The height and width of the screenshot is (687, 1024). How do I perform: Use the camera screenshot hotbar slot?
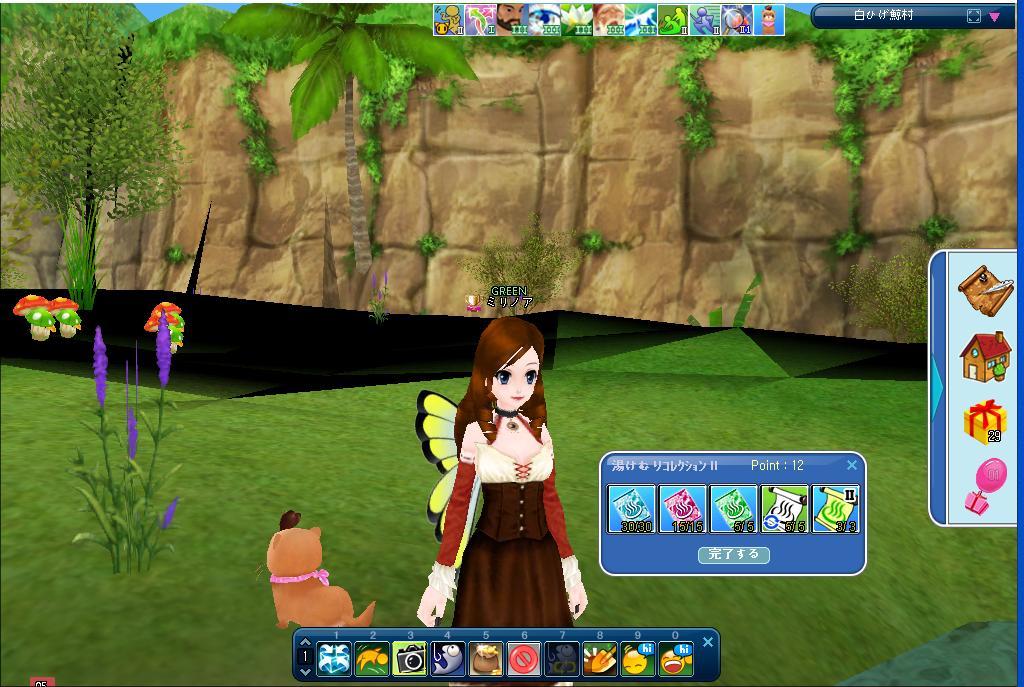410,659
